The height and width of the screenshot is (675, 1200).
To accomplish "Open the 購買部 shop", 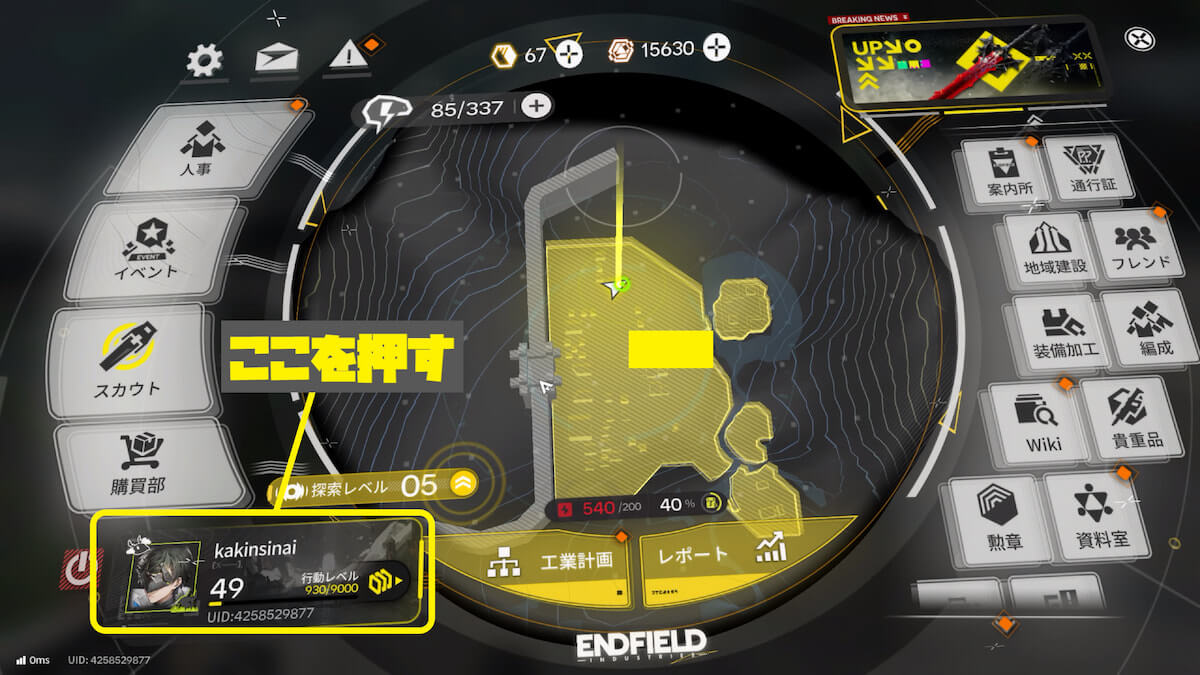I will tap(137, 463).
